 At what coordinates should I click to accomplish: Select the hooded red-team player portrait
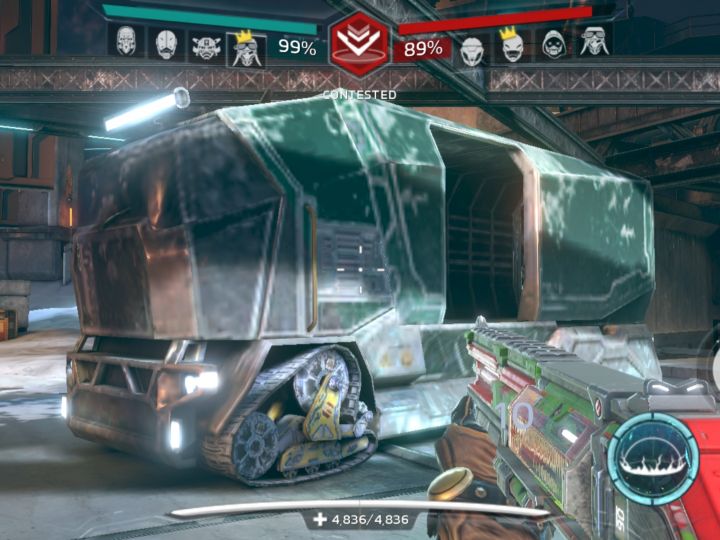point(553,45)
